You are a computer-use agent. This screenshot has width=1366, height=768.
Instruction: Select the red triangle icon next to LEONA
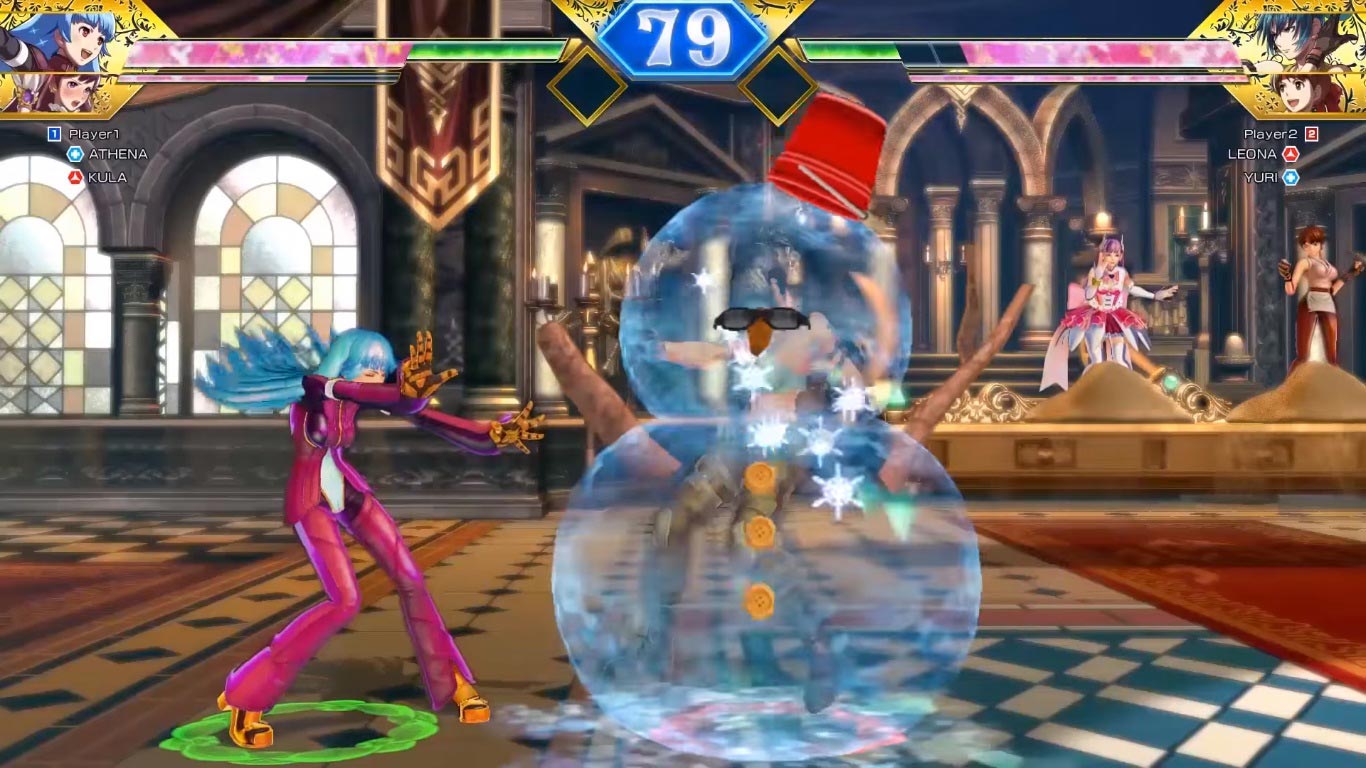tap(1291, 154)
